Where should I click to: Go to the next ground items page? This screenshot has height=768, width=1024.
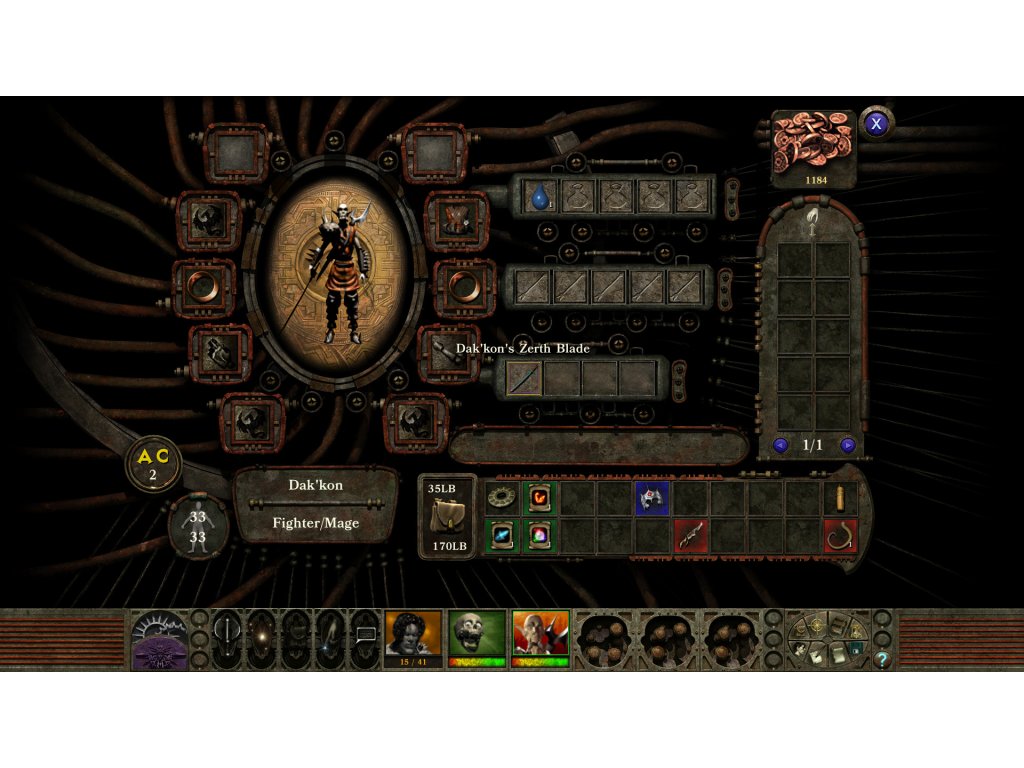[x=848, y=445]
